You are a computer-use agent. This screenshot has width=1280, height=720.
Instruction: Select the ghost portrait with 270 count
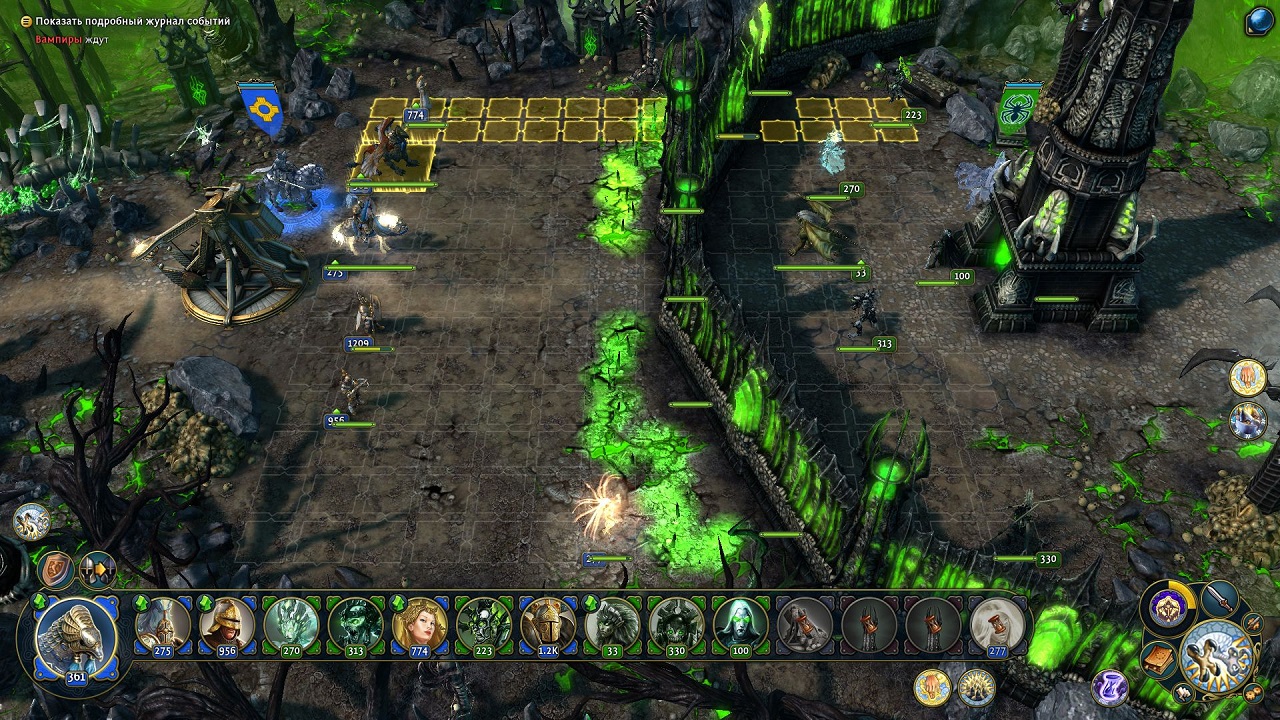click(x=291, y=625)
